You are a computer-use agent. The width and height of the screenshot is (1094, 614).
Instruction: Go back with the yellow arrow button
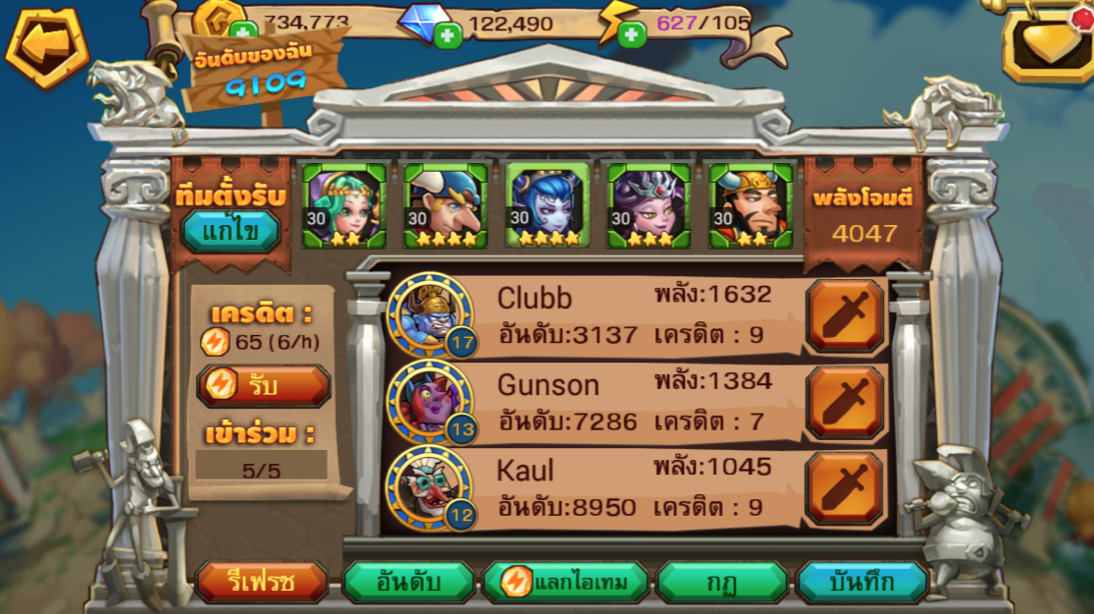pyautogui.click(x=47, y=46)
